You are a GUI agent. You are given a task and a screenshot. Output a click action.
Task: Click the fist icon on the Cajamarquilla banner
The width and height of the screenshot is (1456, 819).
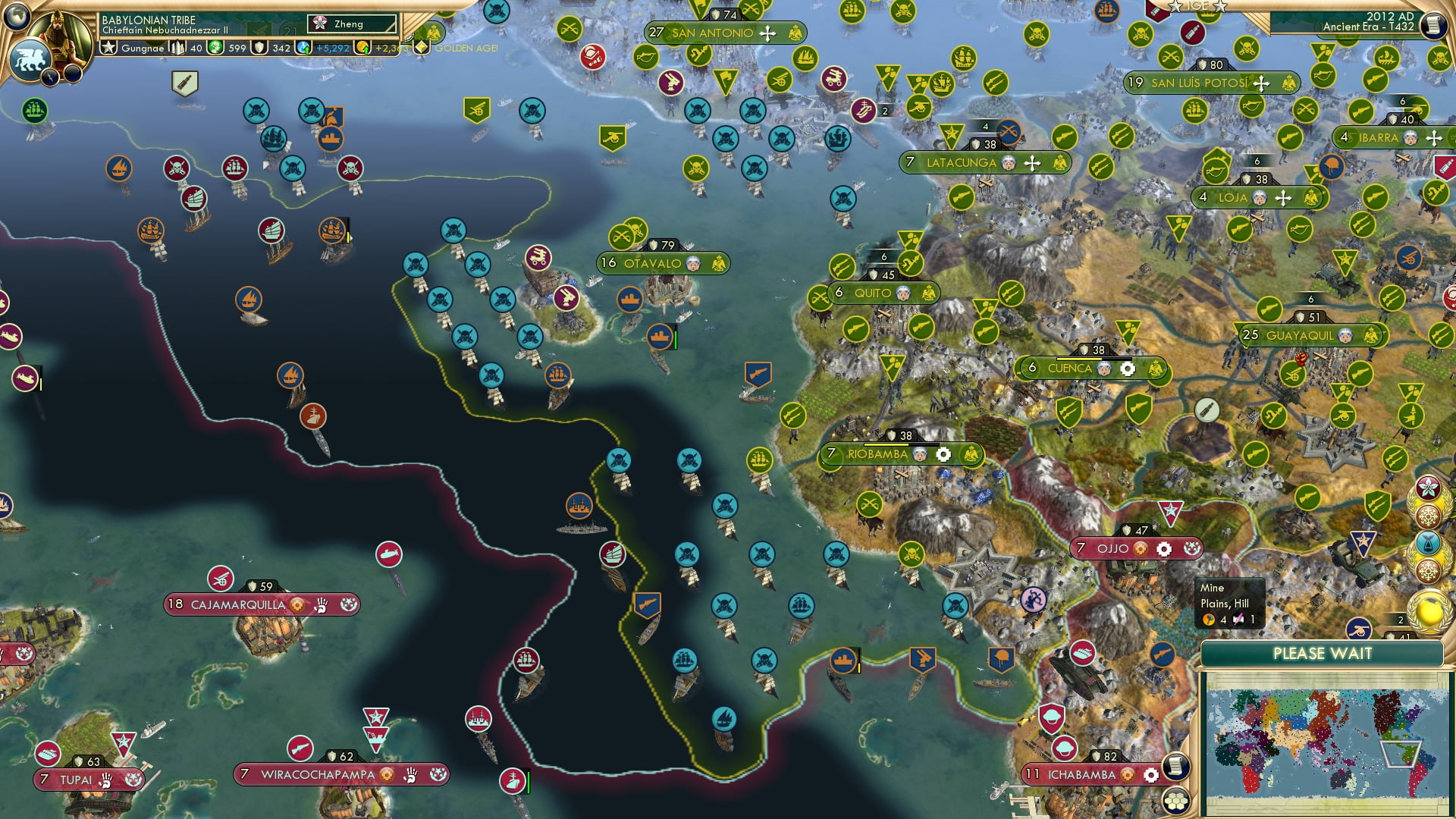(x=322, y=605)
